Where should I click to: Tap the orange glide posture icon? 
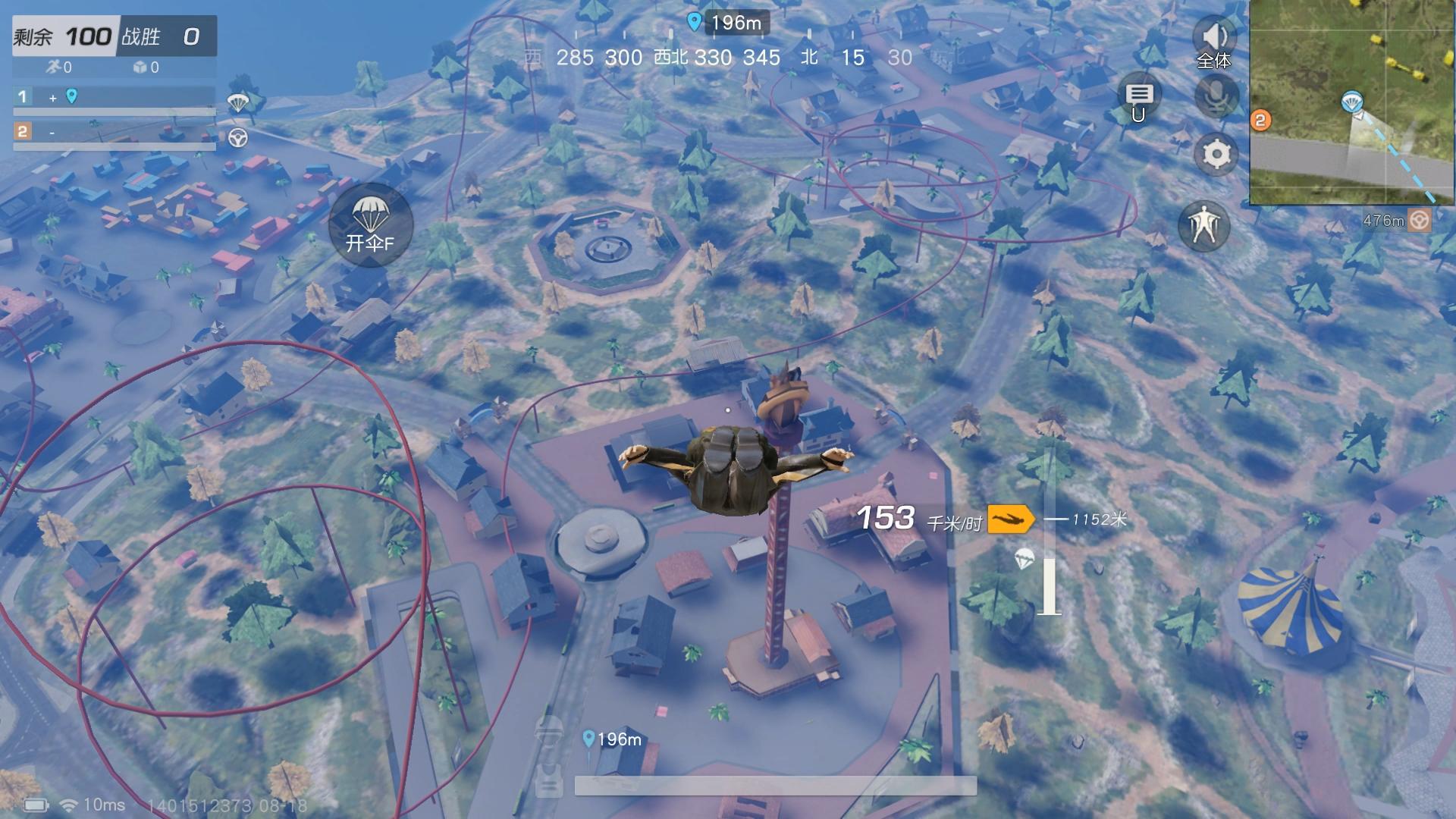(x=1011, y=519)
